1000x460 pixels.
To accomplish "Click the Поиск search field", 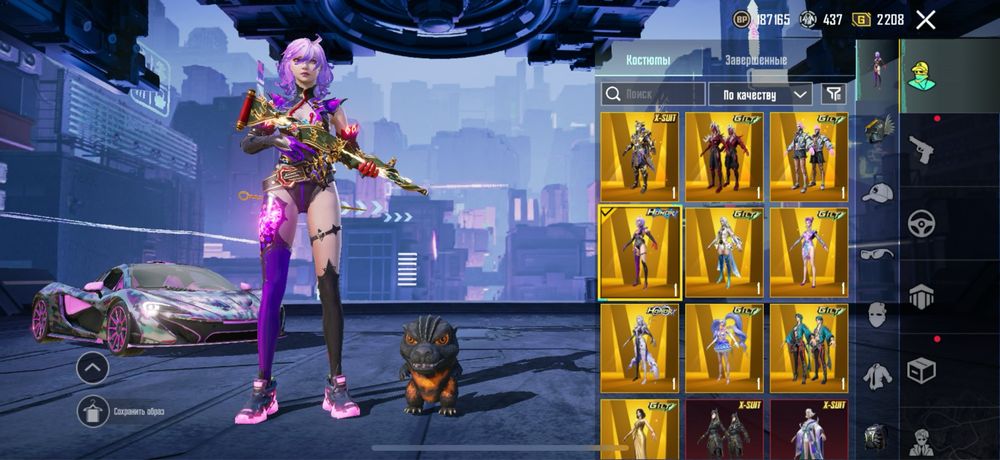I will point(653,94).
